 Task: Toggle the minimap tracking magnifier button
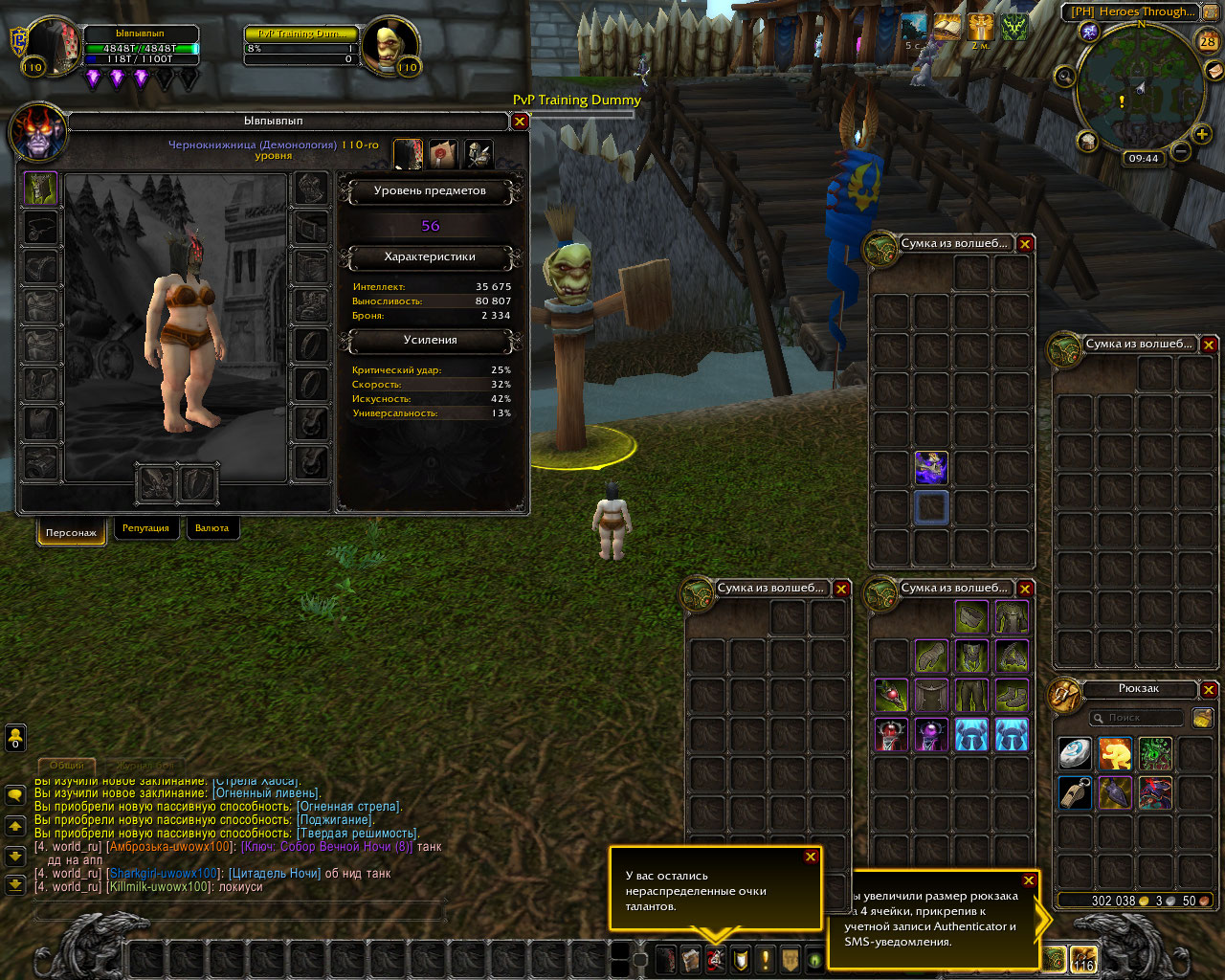pyautogui.click(x=1063, y=77)
